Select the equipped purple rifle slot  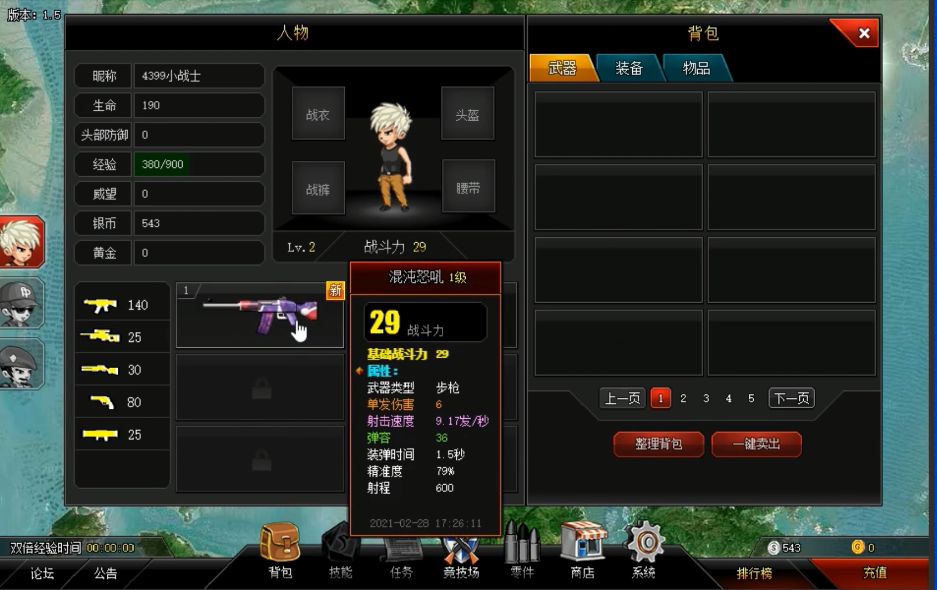(259, 315)
